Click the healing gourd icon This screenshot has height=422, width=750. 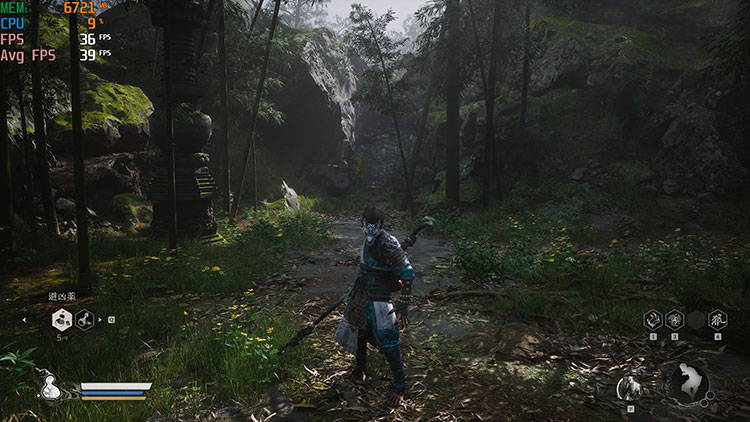tap(50, 387)
